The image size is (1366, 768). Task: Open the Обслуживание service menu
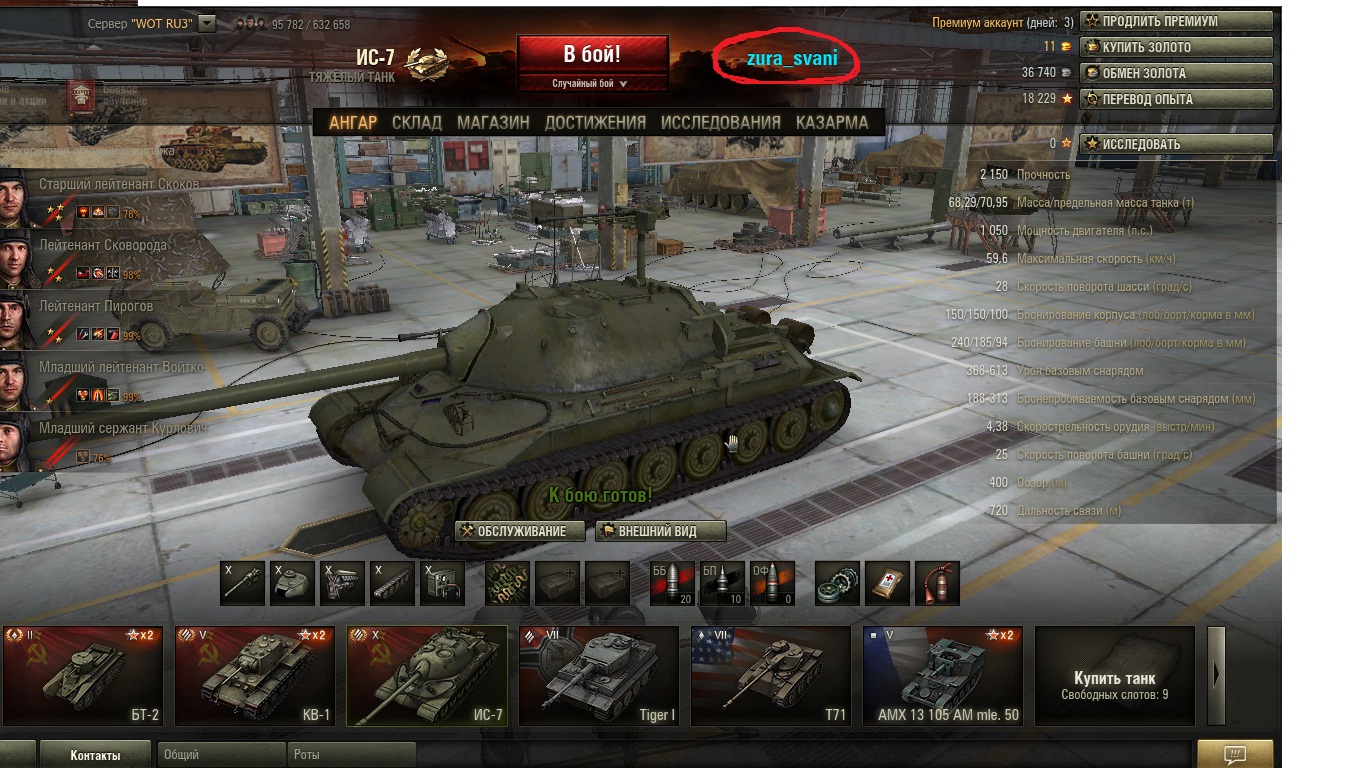[520, 531]
